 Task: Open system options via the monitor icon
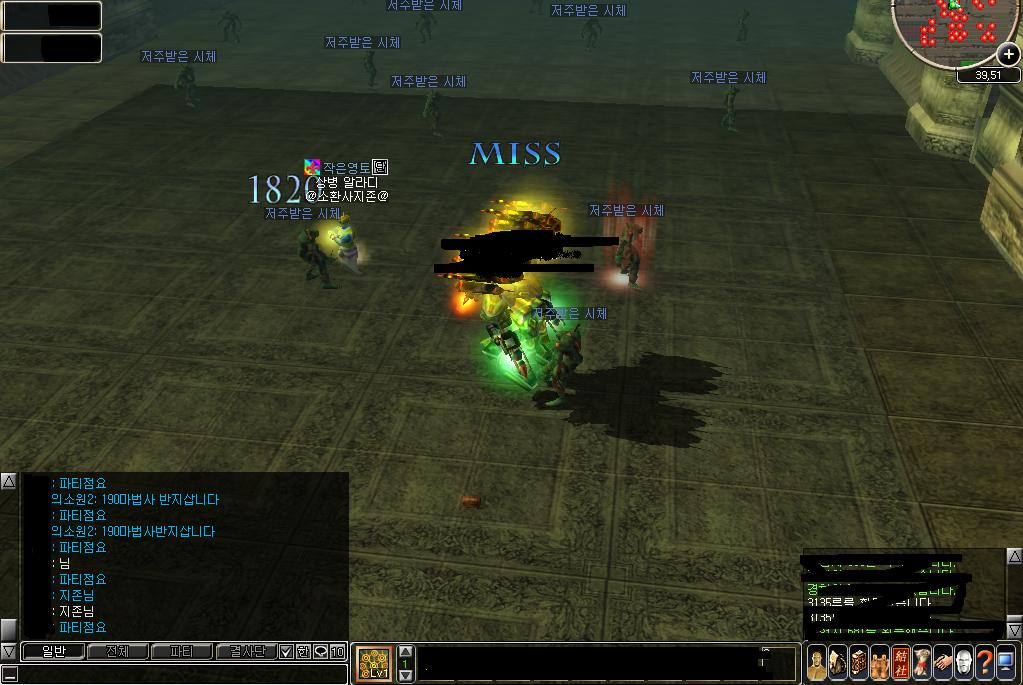[1005, 662]
